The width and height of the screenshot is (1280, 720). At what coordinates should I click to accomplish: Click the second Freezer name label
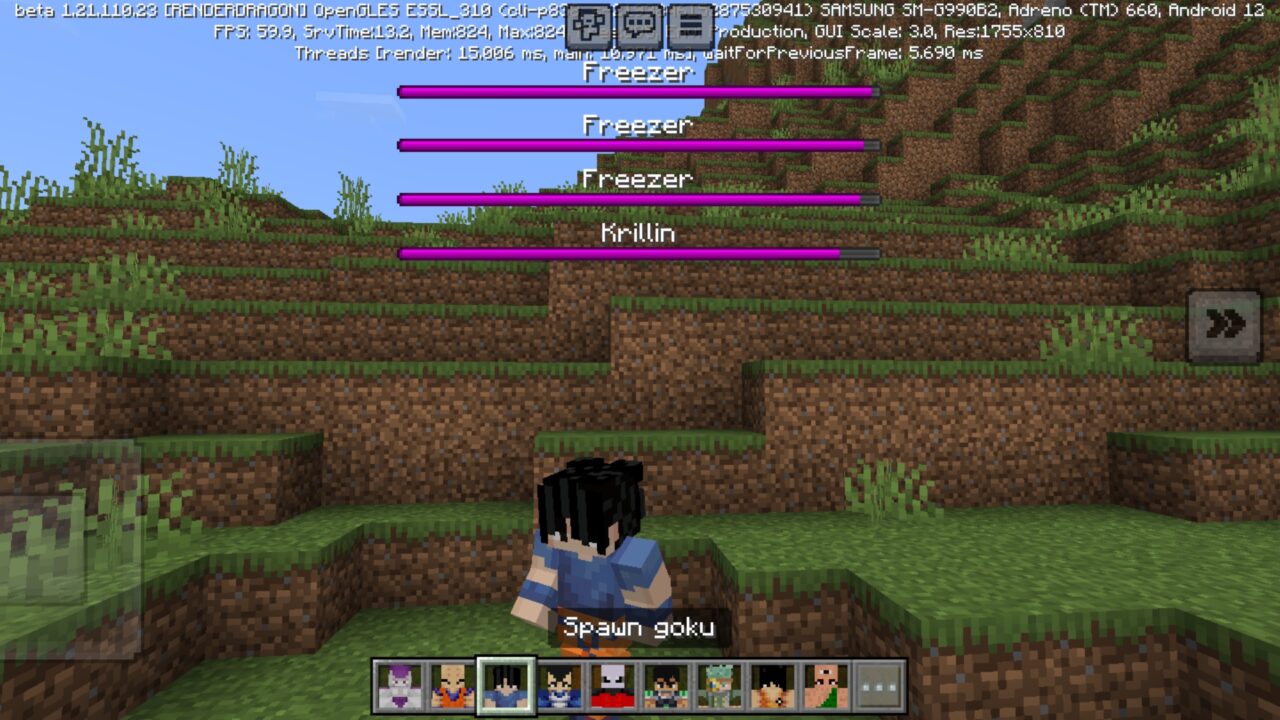pos(637,125)
